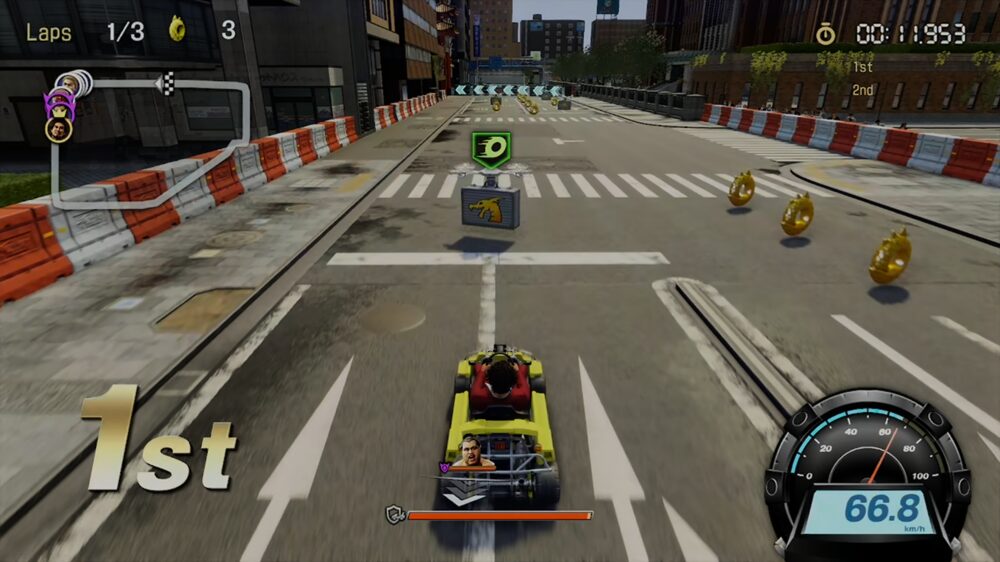Click the track outline minimap
Screen dimensions: 1000x562
click(x=150, y=142)
